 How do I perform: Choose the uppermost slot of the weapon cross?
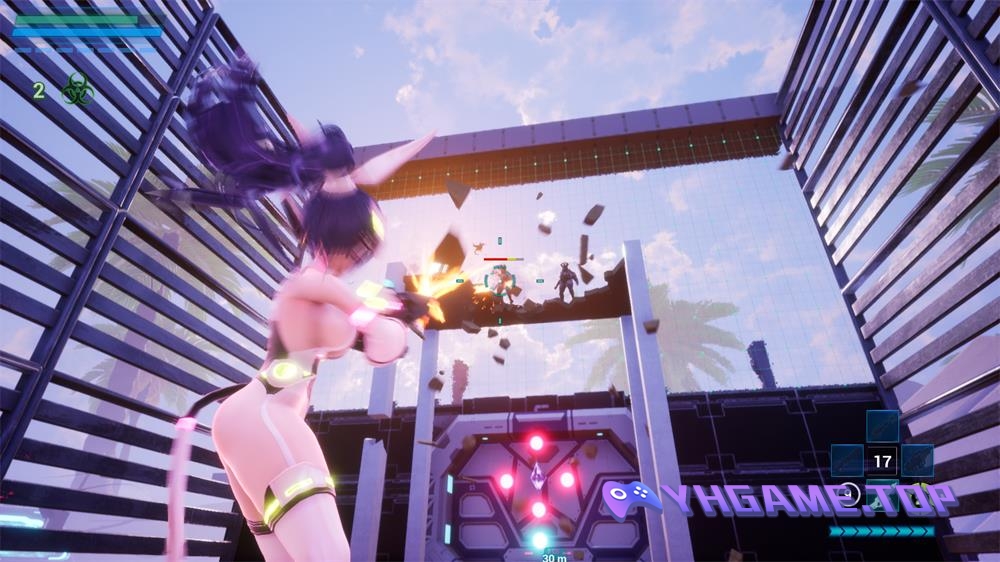[x=882, y=427]
